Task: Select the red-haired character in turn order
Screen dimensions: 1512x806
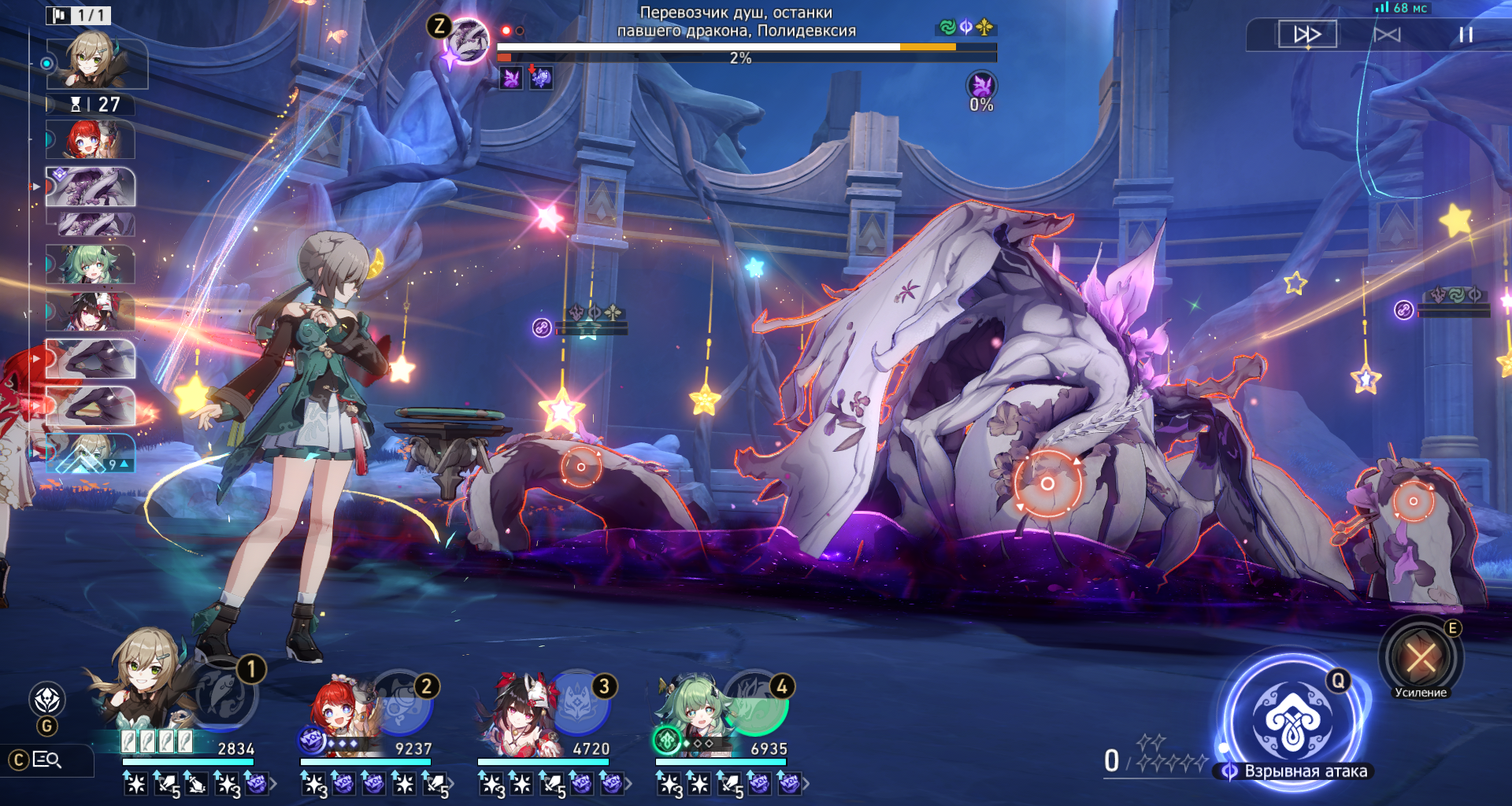Action: 91,140
